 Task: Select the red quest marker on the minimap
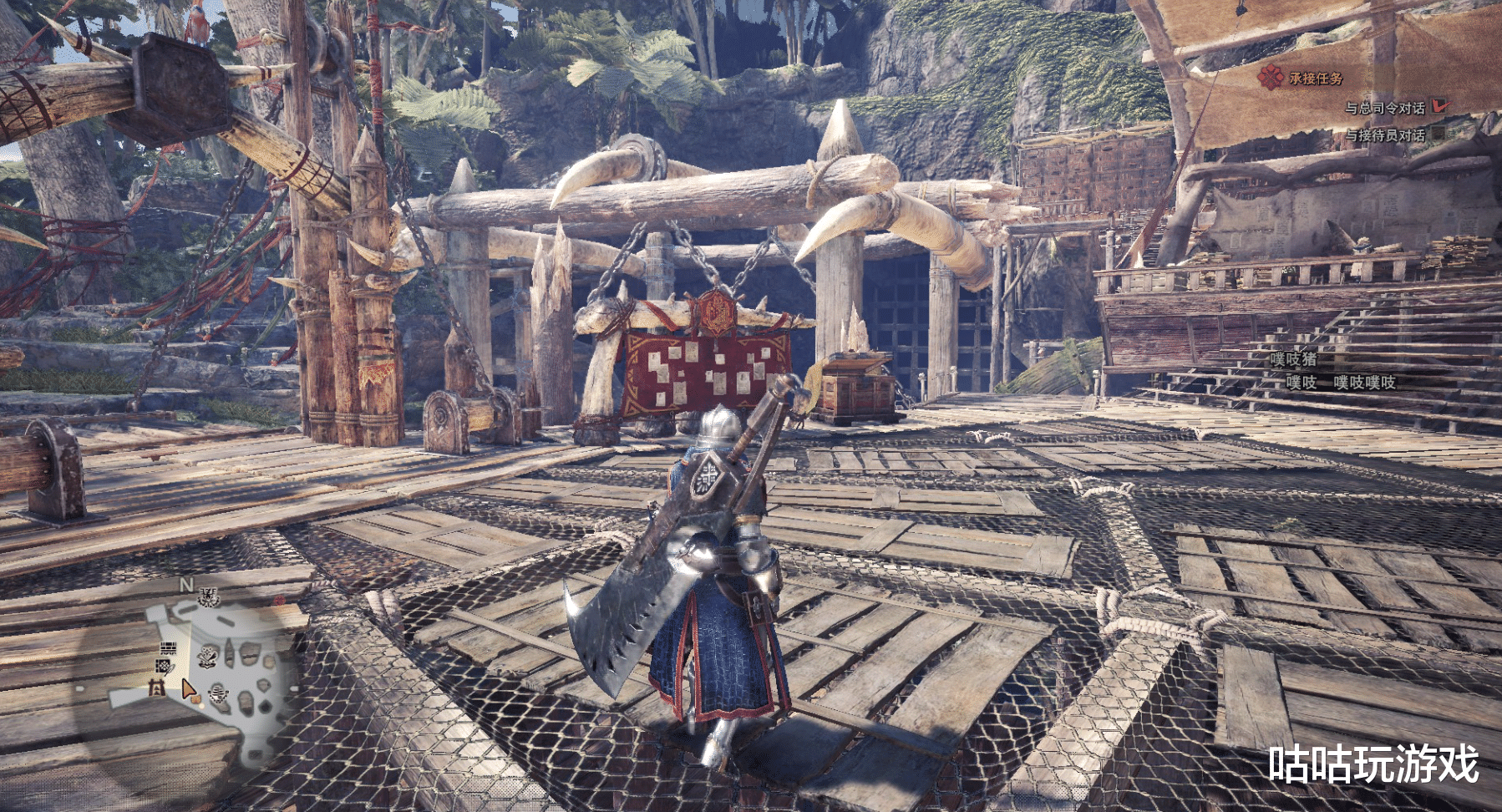coord(280,601)
